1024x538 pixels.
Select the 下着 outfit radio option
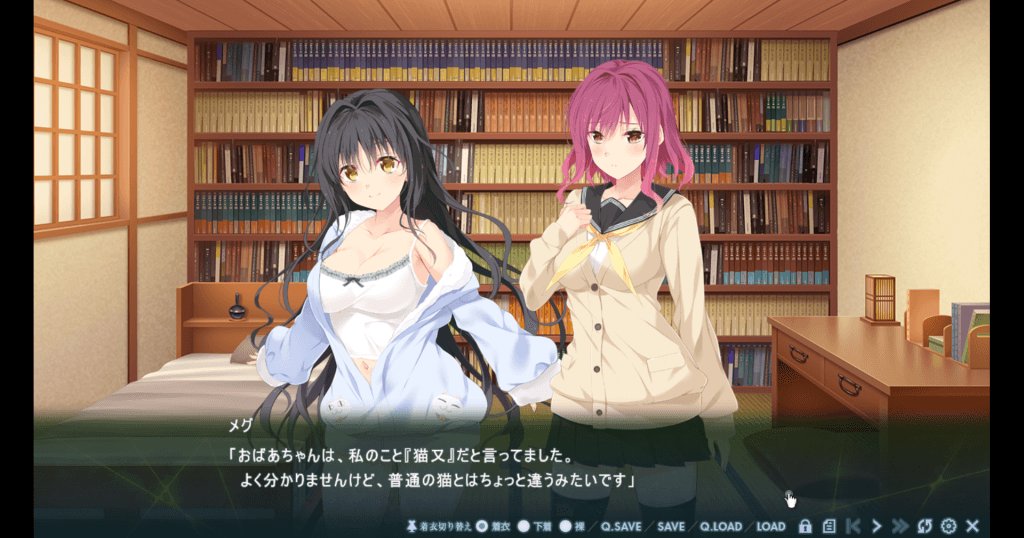coord(524,526)
